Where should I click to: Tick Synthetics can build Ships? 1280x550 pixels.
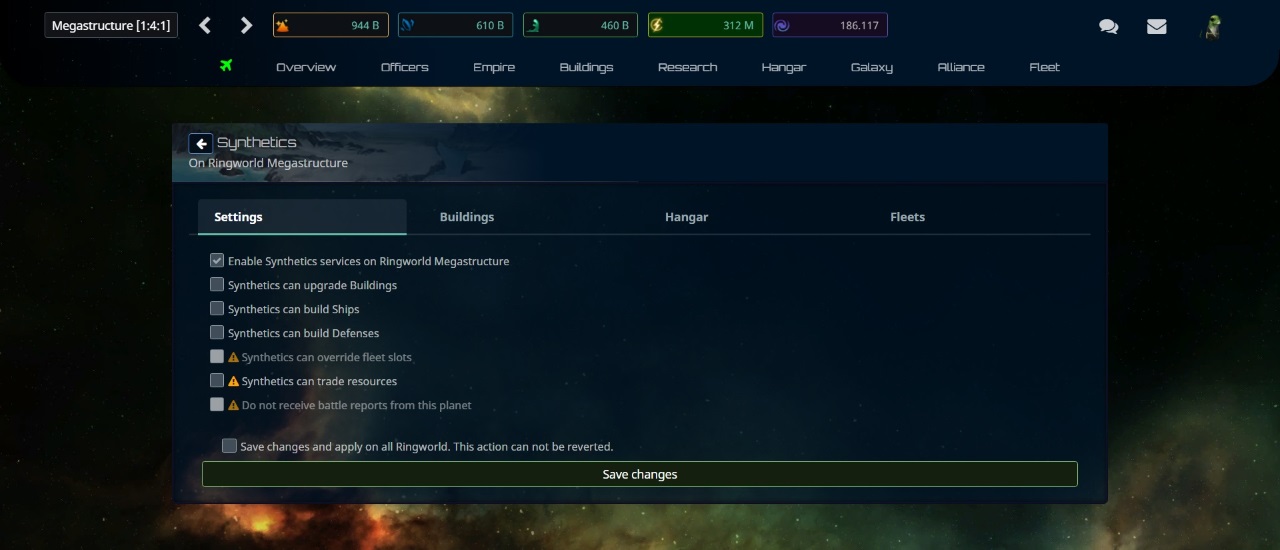pyautogui.click(x=217, y=309)
